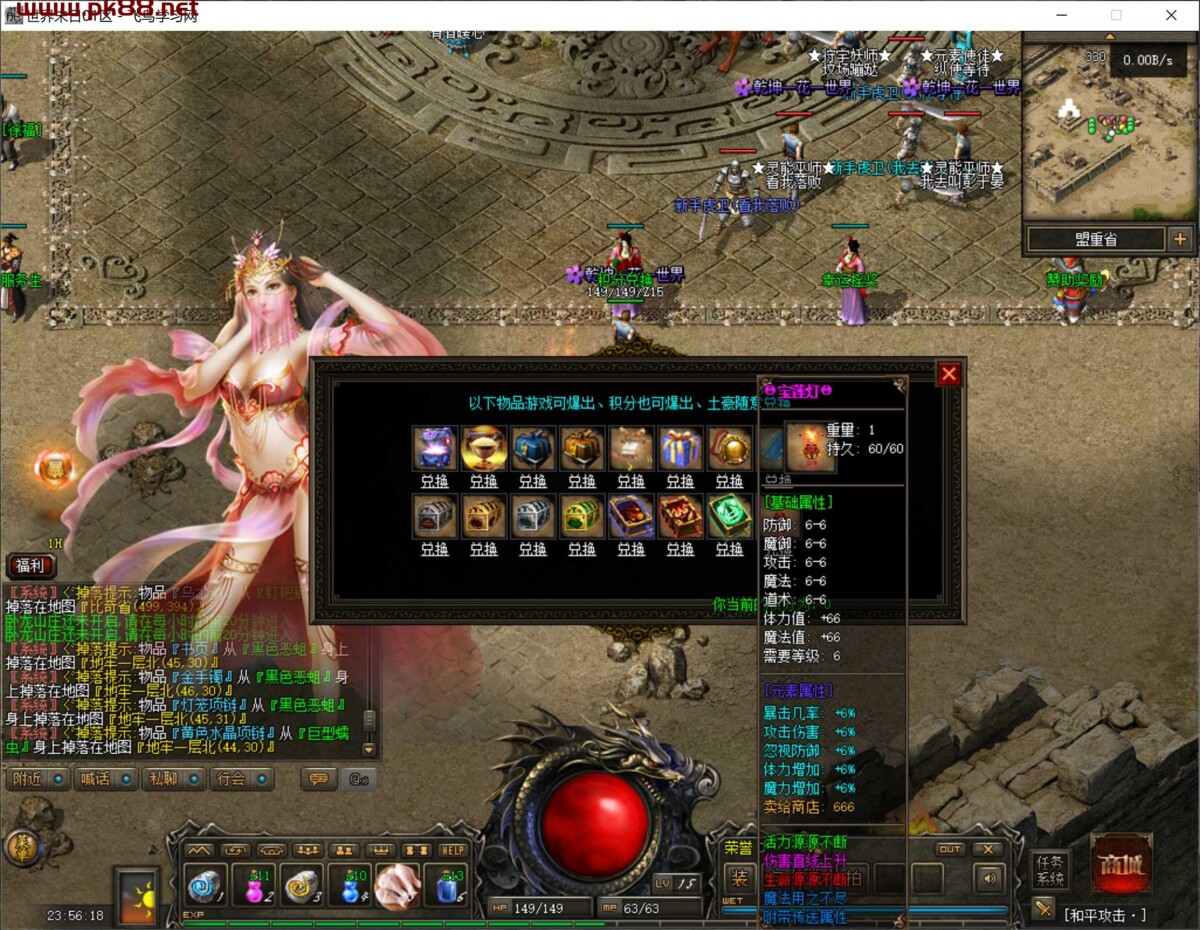Use the yellow scroll in hotbar slot 3
This screenshot has height=930, width=1200.
[302, 885]
